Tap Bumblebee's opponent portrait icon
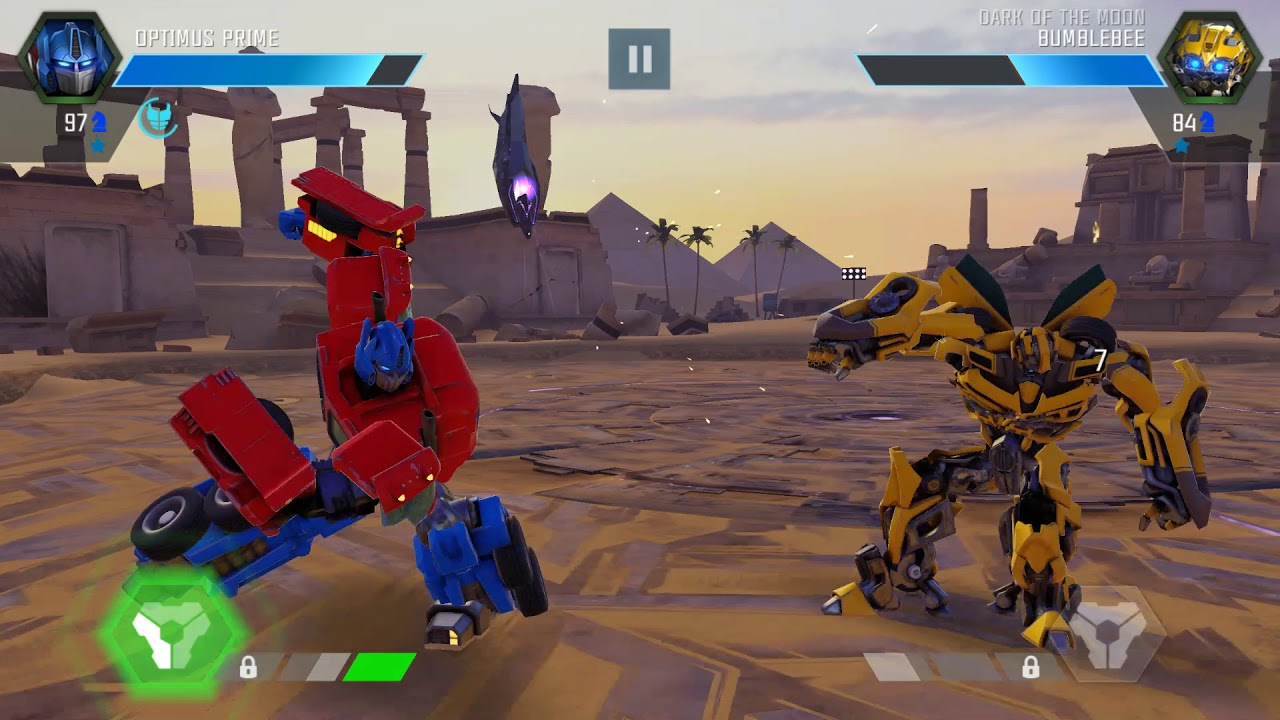 click(1209, 58)
